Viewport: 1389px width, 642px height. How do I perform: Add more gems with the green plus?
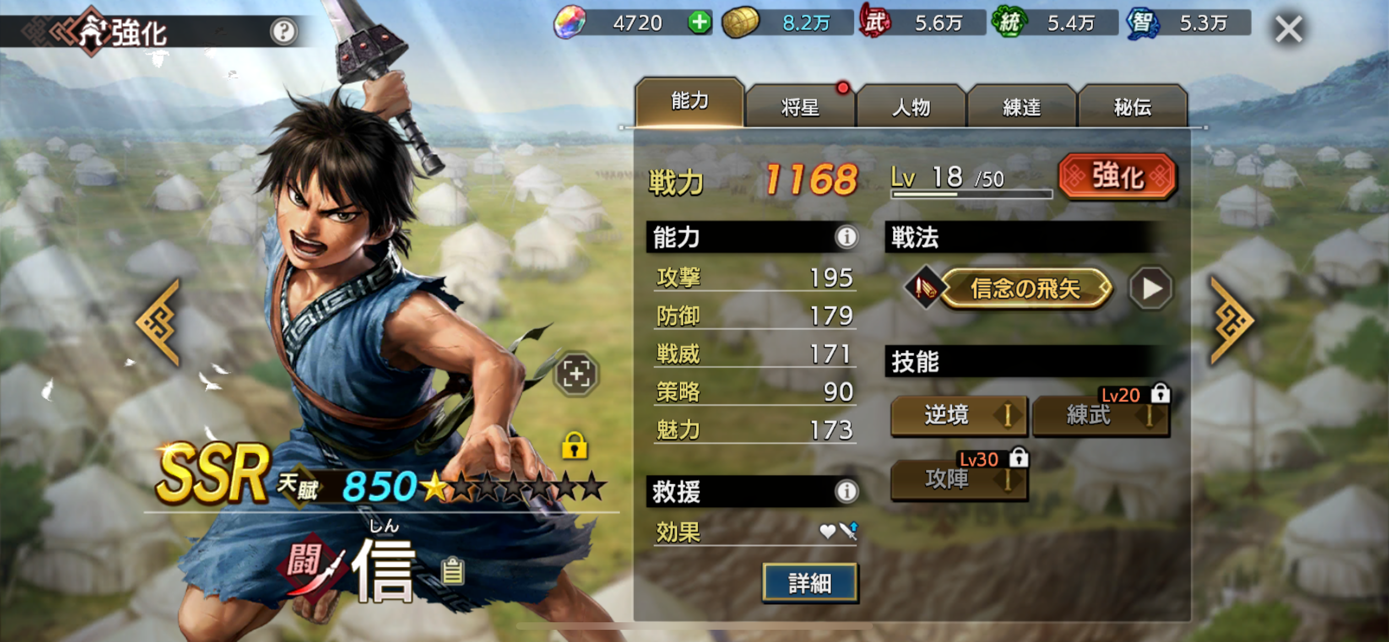click(699, 22)
